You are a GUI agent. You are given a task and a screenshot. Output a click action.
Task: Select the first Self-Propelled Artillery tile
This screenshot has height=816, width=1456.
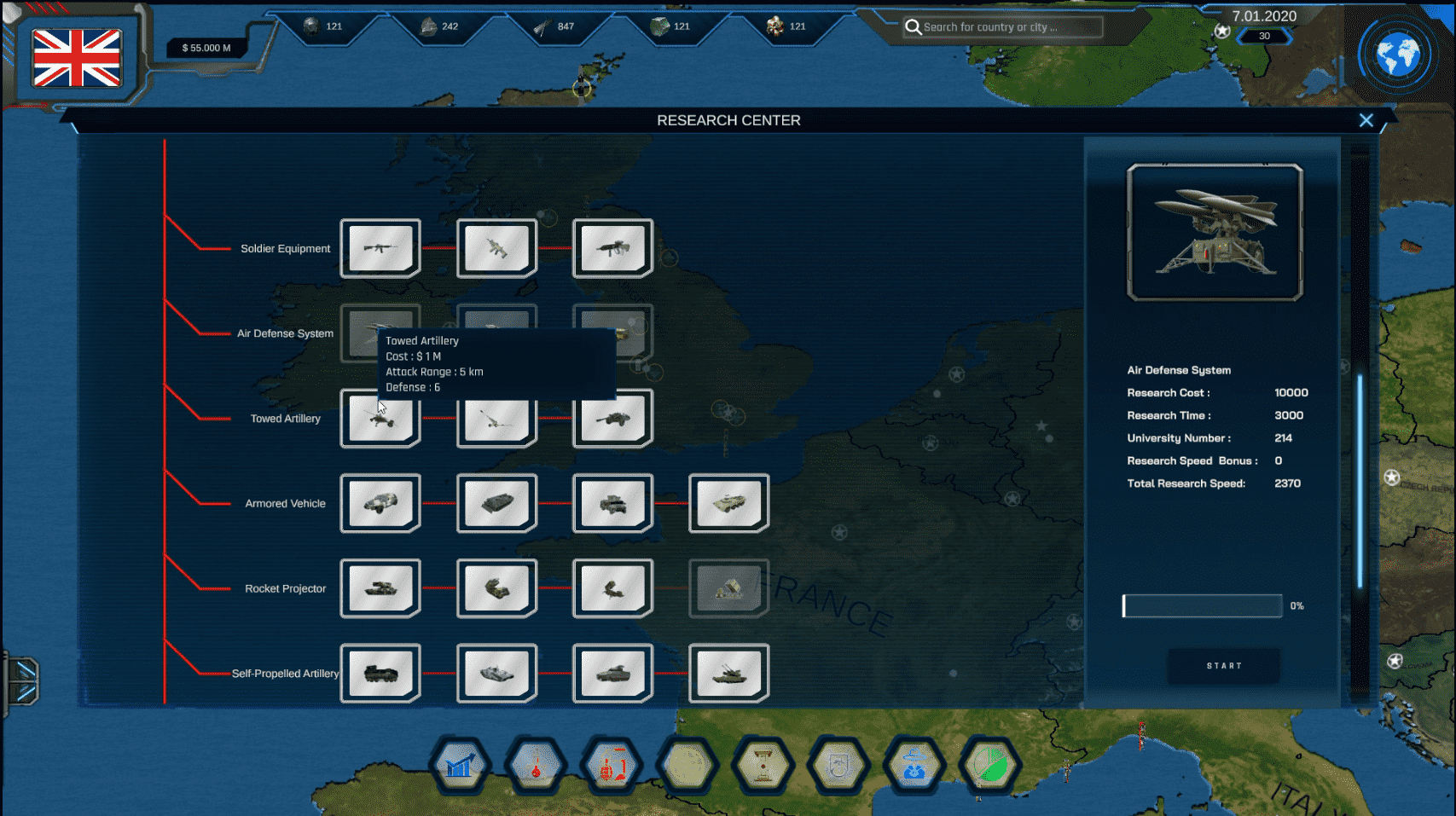tap(380, 673)
